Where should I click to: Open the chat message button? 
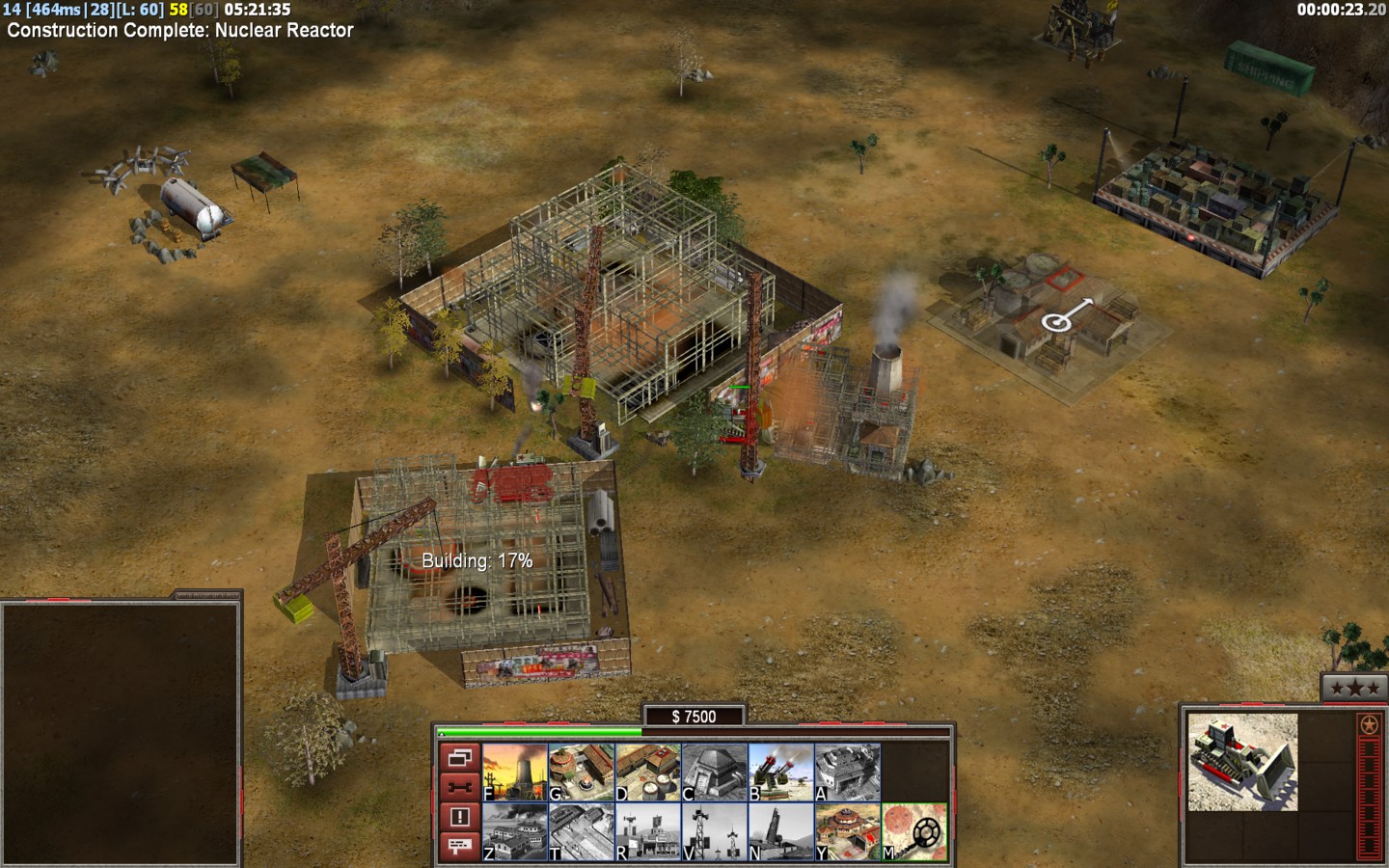(x=459, y=846)
